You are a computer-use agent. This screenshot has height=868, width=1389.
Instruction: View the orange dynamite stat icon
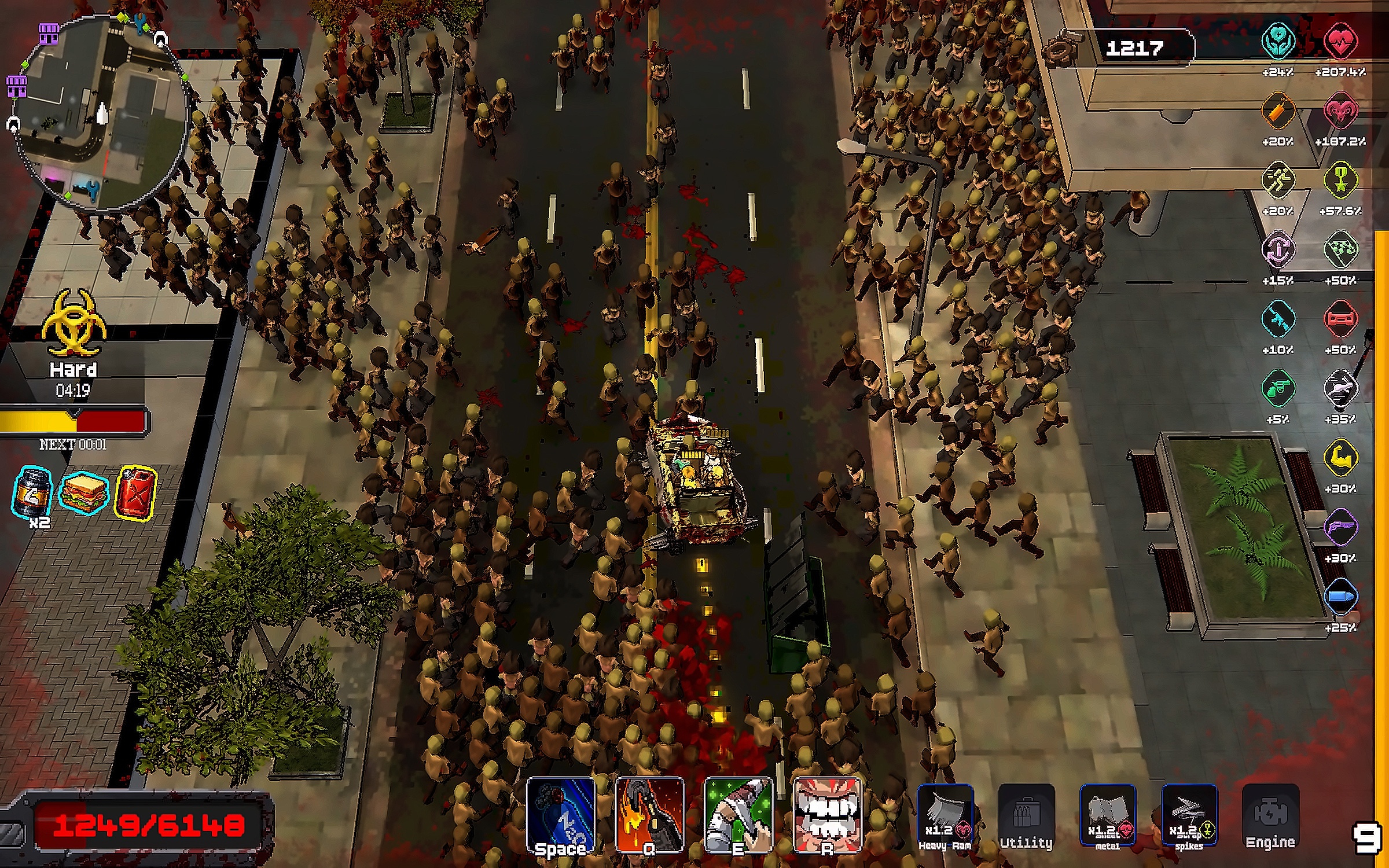[x=1277, y=111]
